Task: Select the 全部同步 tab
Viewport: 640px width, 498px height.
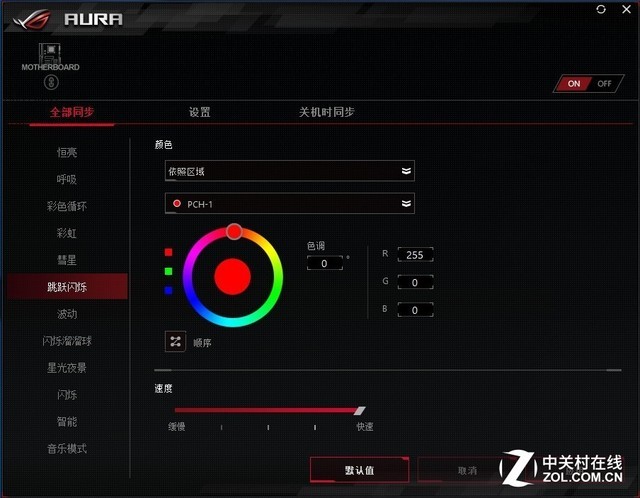Action: (70, 112)
